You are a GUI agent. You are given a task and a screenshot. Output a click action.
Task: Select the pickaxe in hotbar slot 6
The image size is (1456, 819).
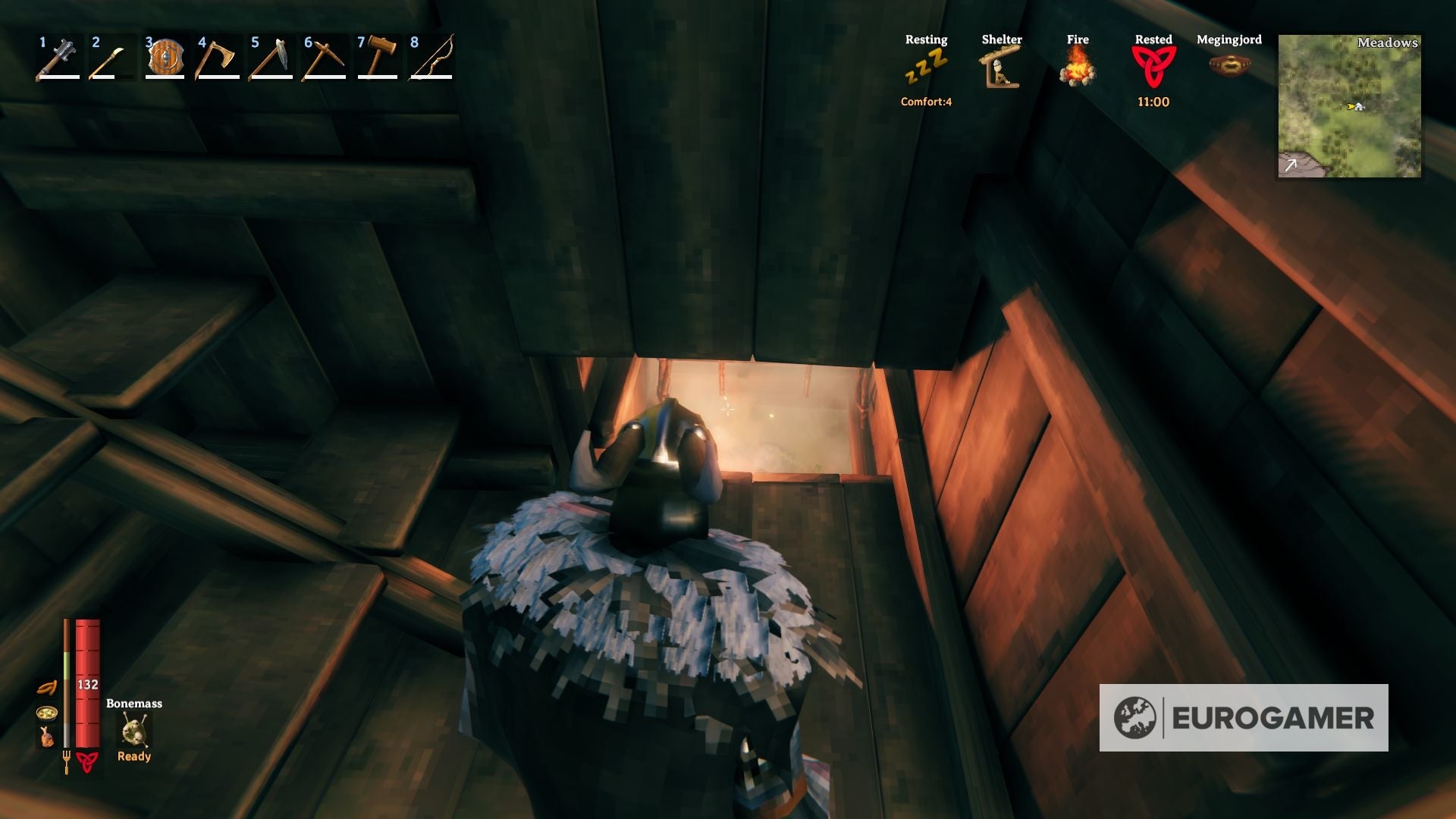click(325, 57)
